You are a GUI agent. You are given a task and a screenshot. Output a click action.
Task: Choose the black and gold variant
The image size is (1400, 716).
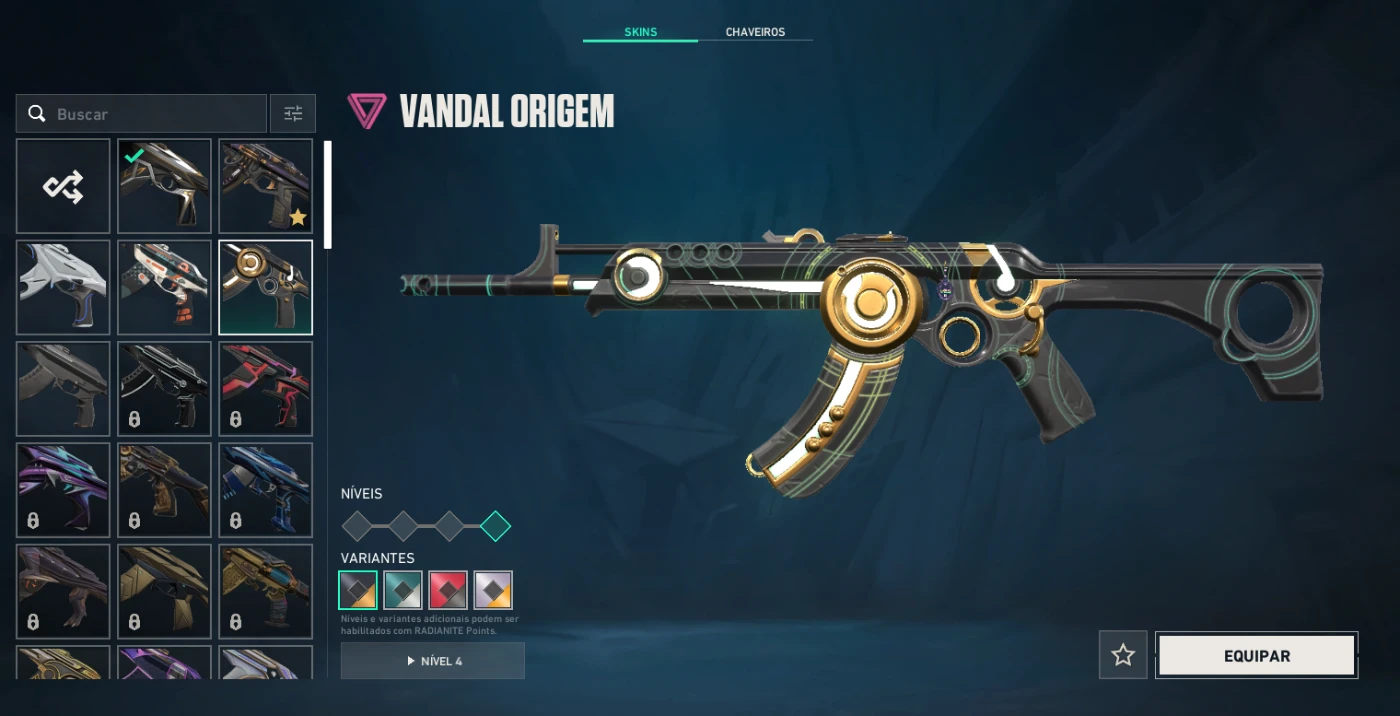[358, 590]
